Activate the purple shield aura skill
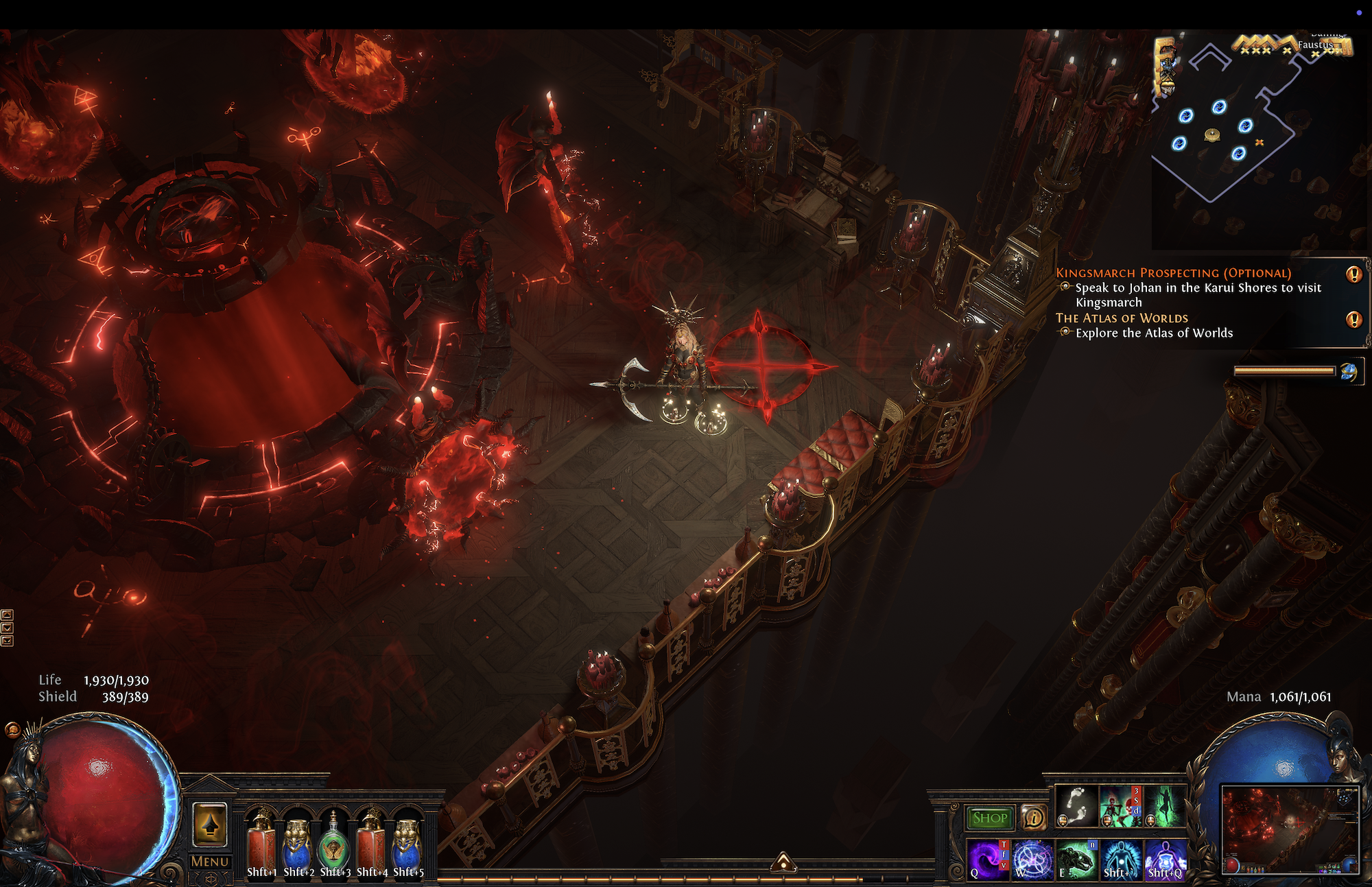This screenshot has height=887, width=1372. pyautogui.click(x=1164, y=859)
